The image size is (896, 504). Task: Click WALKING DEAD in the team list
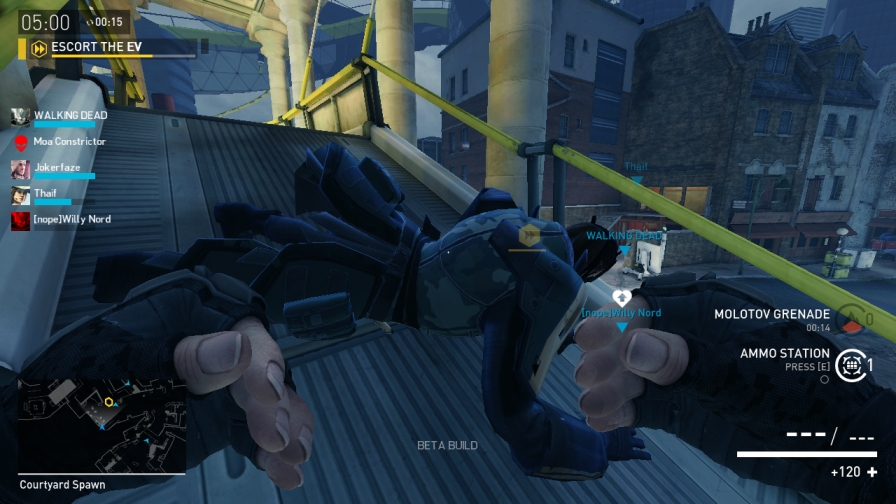coord(69,116)
